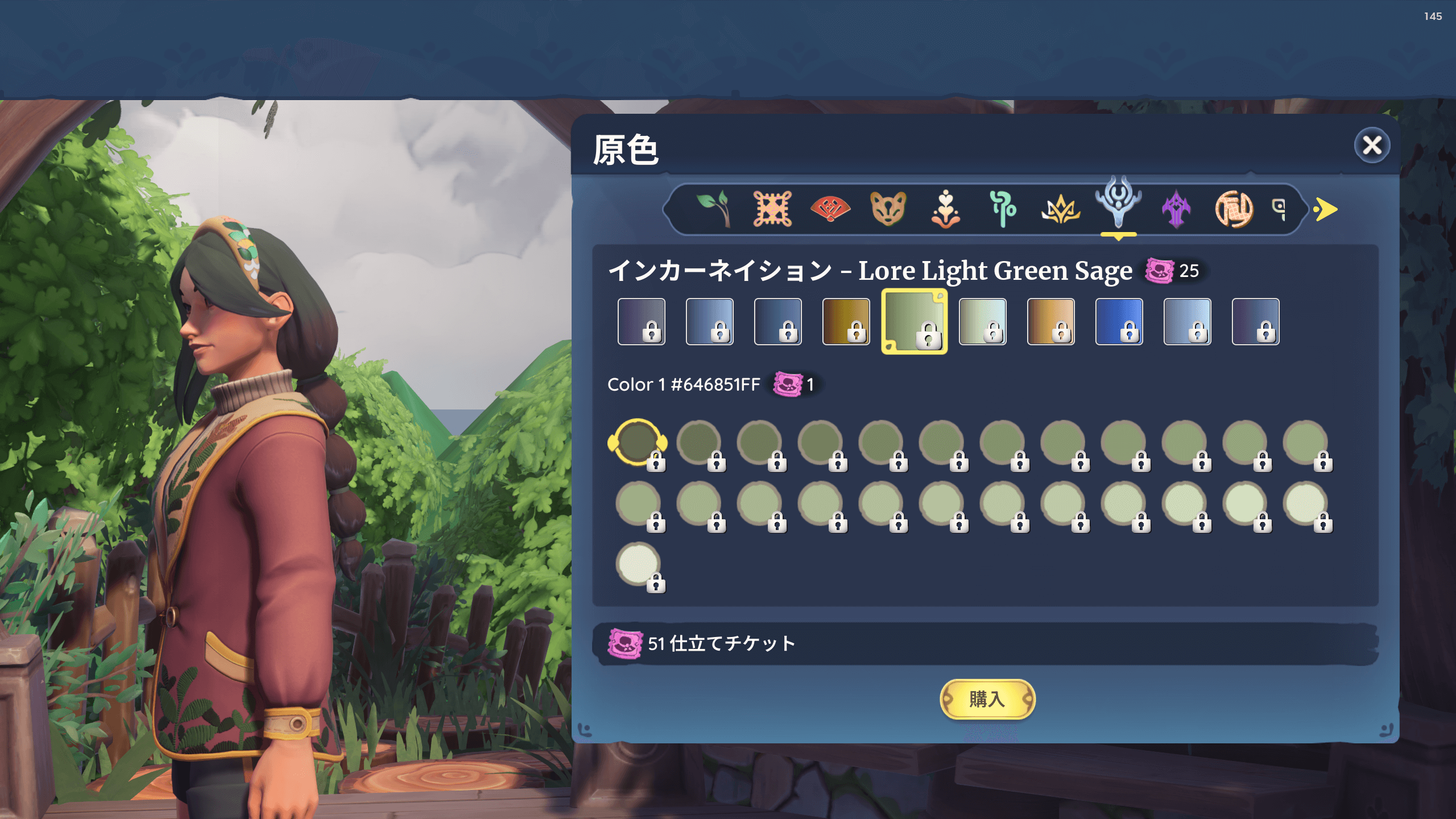1456x819 pixels.
Task: Select the green-to-aqua gradient palette
Action: pos(982,321)
